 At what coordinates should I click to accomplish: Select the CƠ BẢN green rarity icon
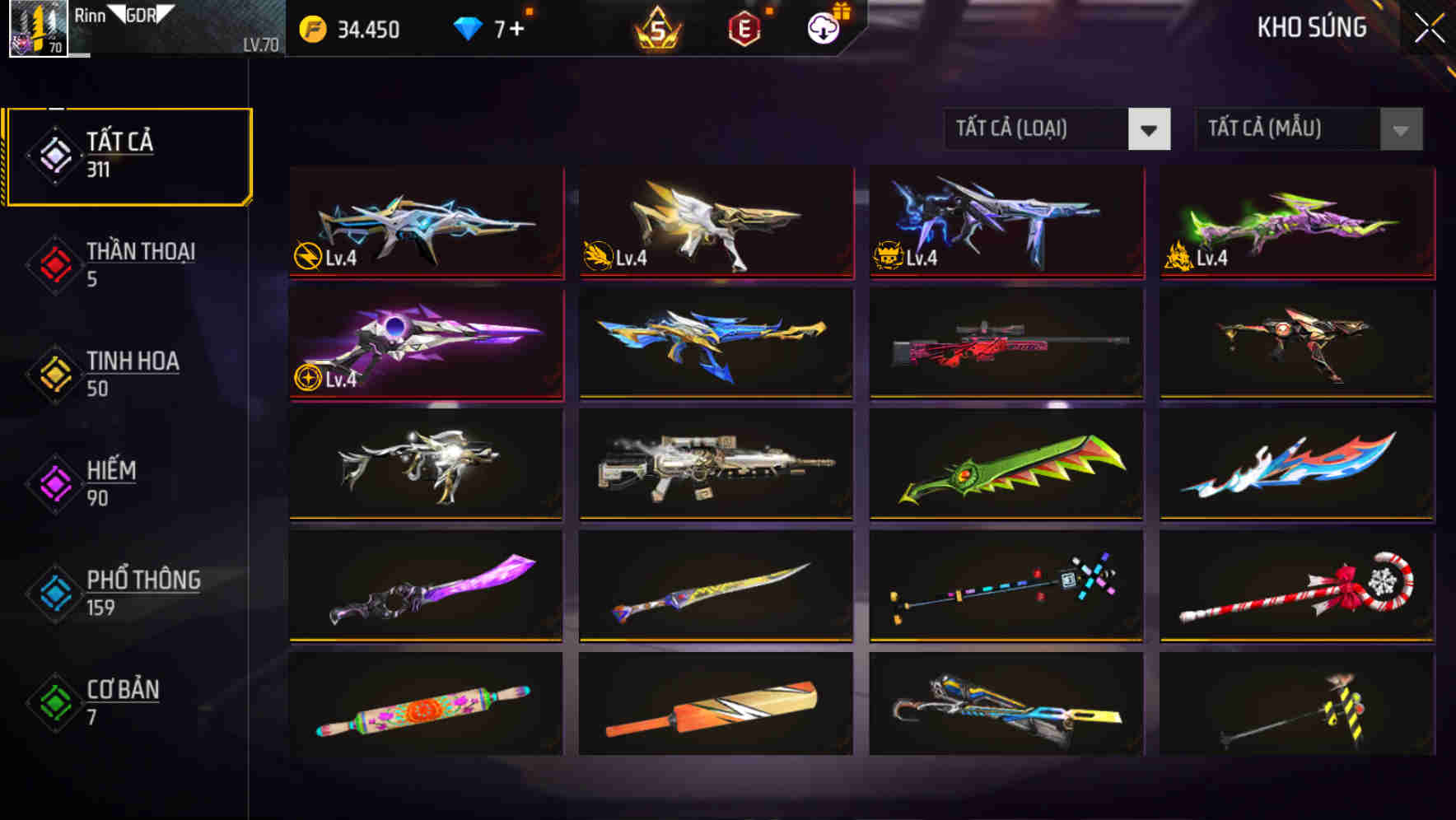pyautogui.click(x=54, y=702)
